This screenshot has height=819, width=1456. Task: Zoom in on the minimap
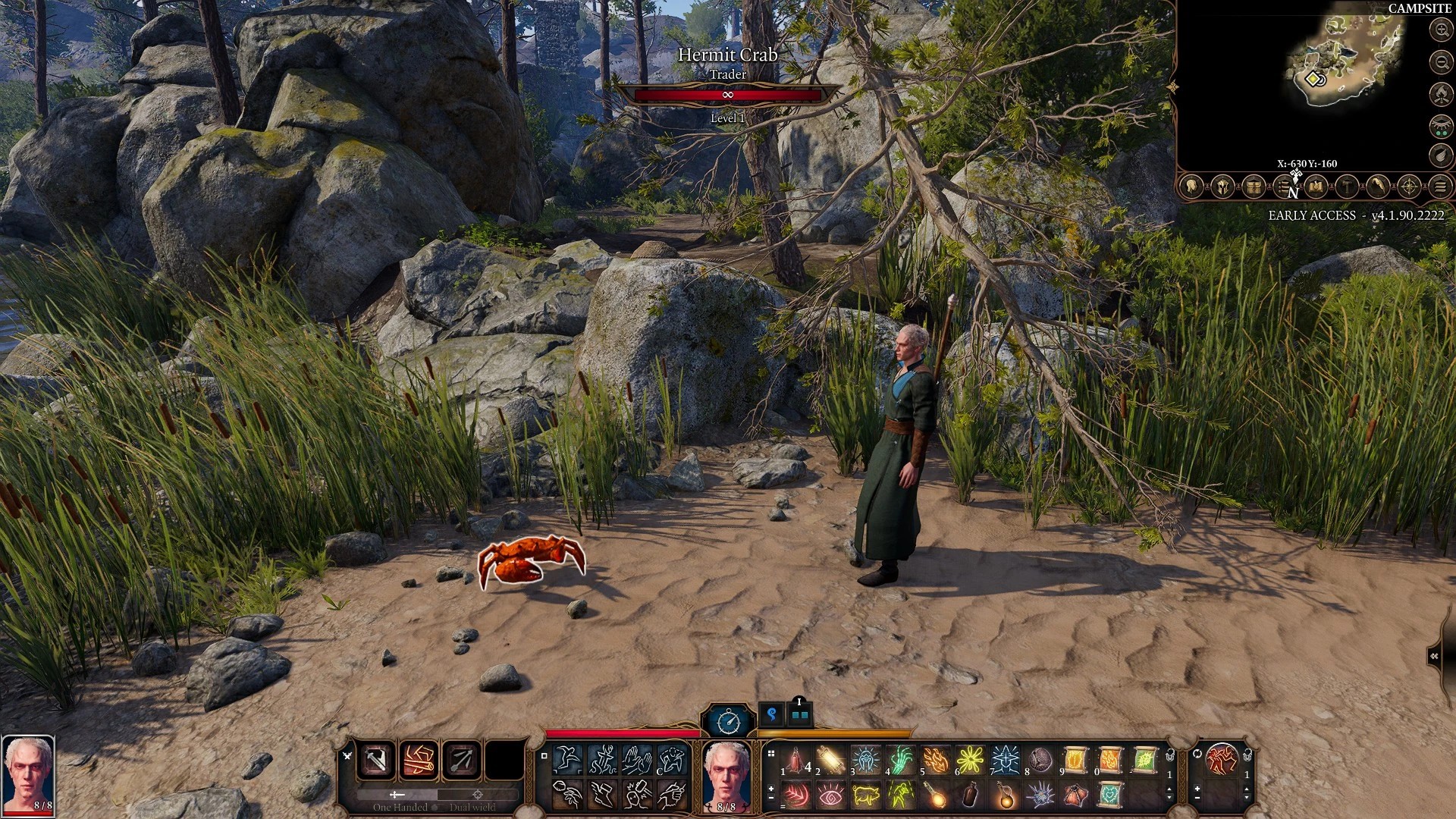coord(1440,30)
